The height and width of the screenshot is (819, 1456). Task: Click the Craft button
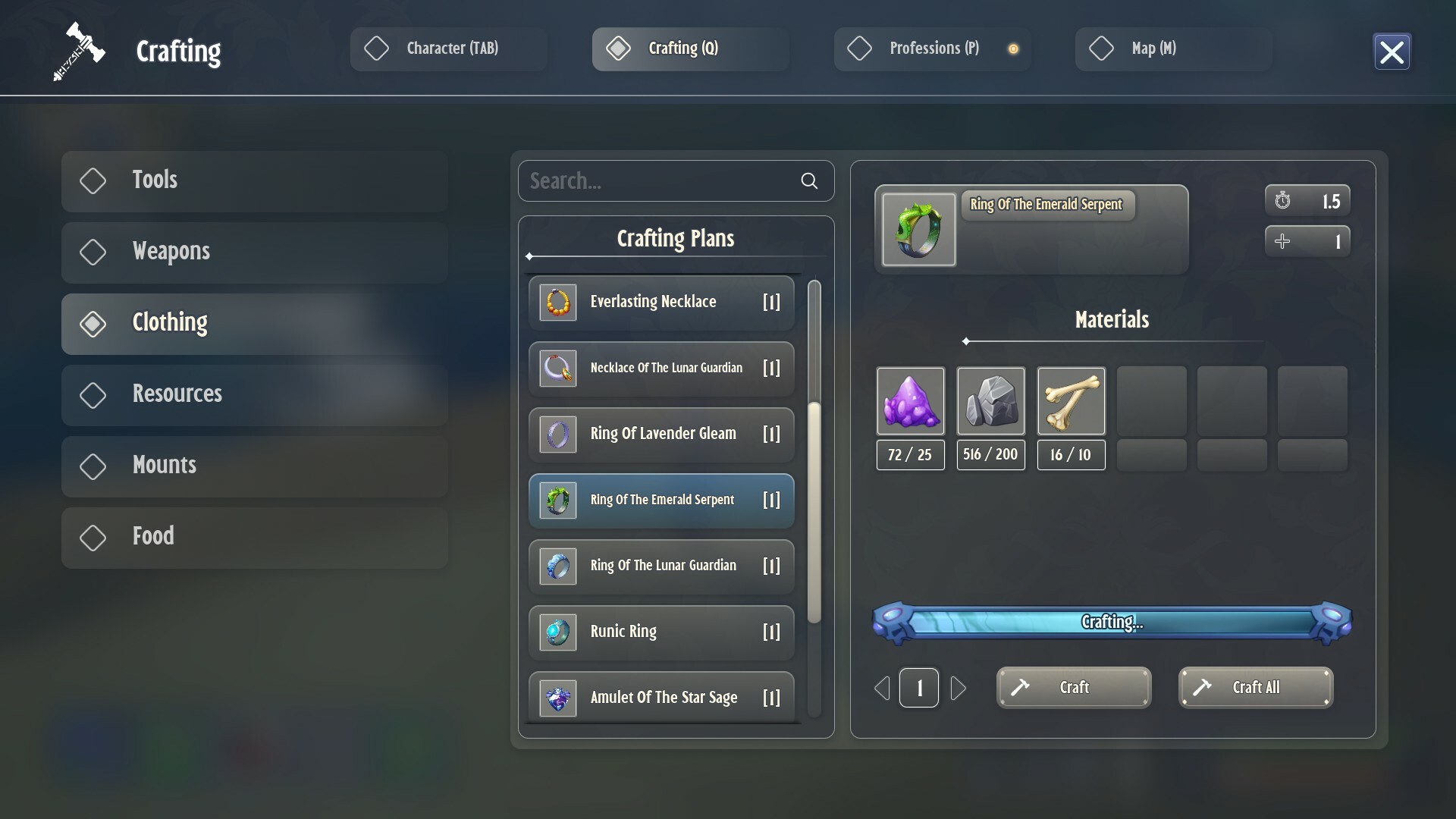click(x=1073, y=688)
